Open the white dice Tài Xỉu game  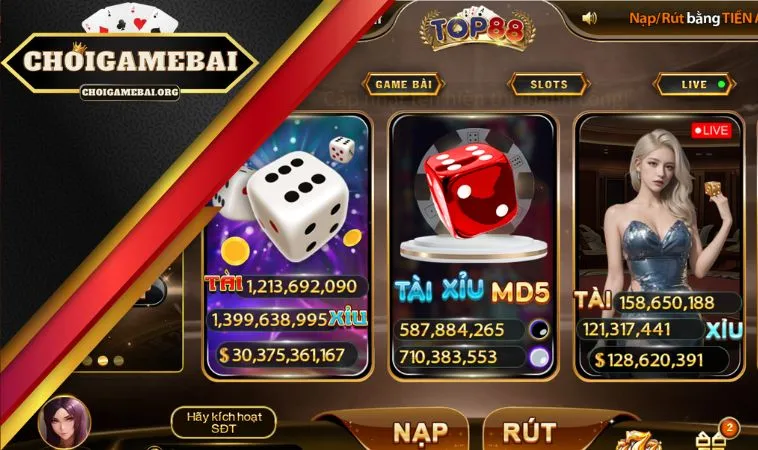pos(285,230)
